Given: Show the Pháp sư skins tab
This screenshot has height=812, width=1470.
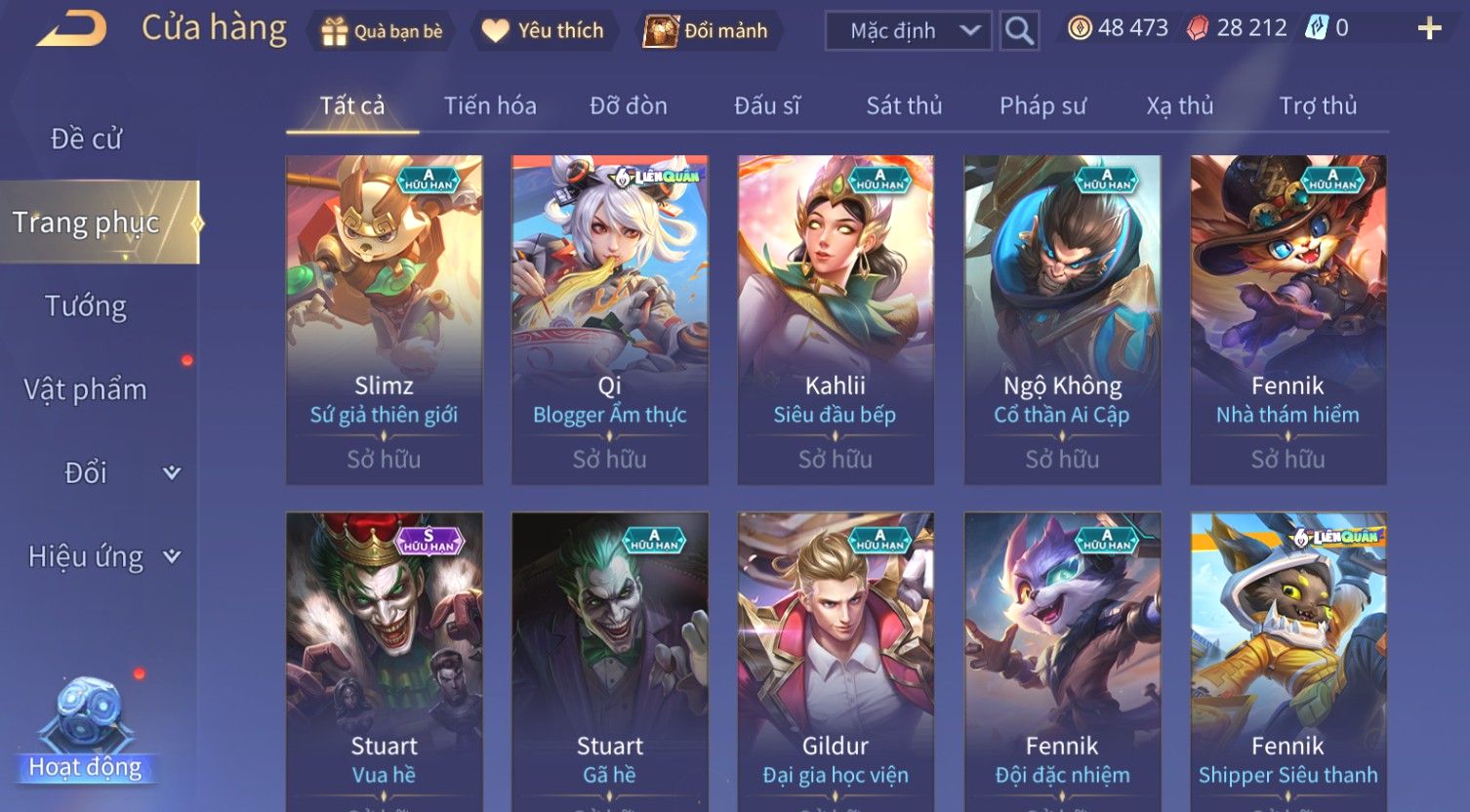Looking at the screenshot, I should tap(1042, 105).
